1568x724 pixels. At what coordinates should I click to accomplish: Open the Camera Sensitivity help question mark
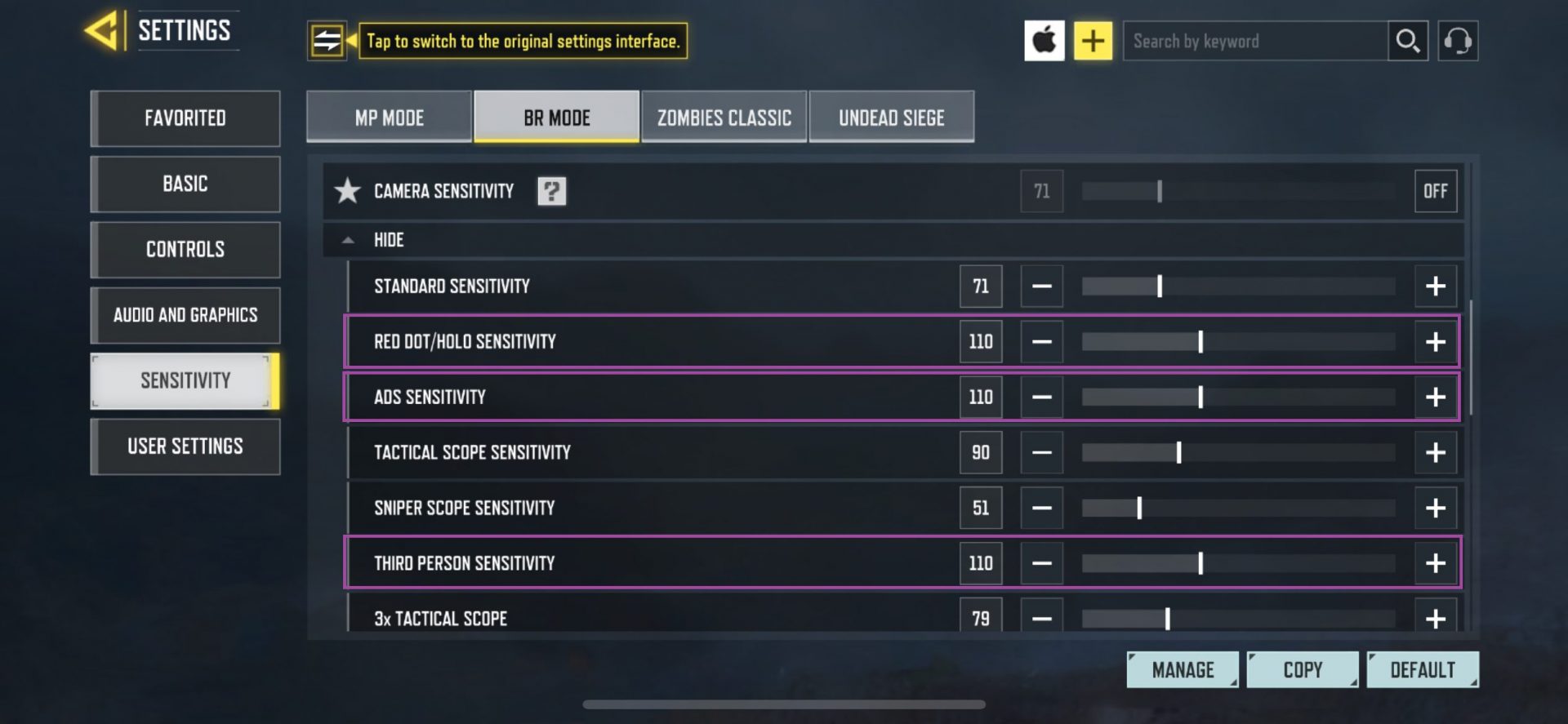click(551, 190)
